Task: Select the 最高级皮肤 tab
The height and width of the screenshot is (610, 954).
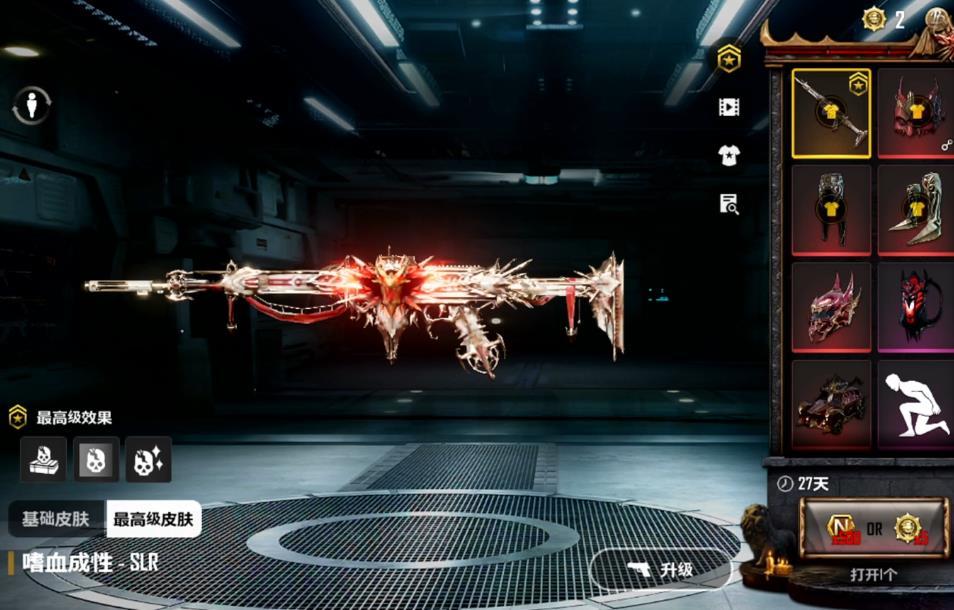Action: 154,519
